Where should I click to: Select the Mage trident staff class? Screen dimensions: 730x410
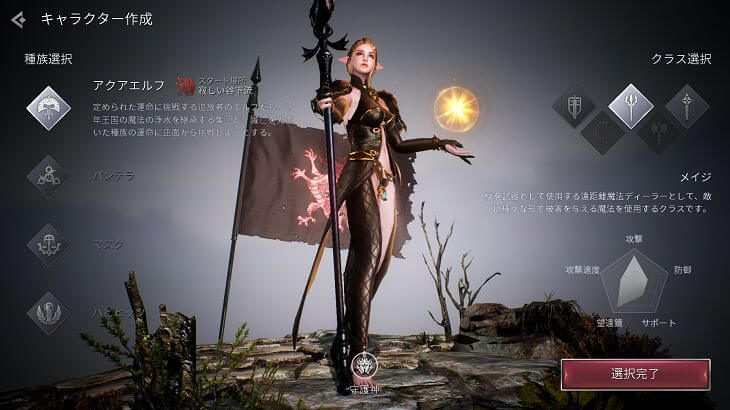point(631,106)
